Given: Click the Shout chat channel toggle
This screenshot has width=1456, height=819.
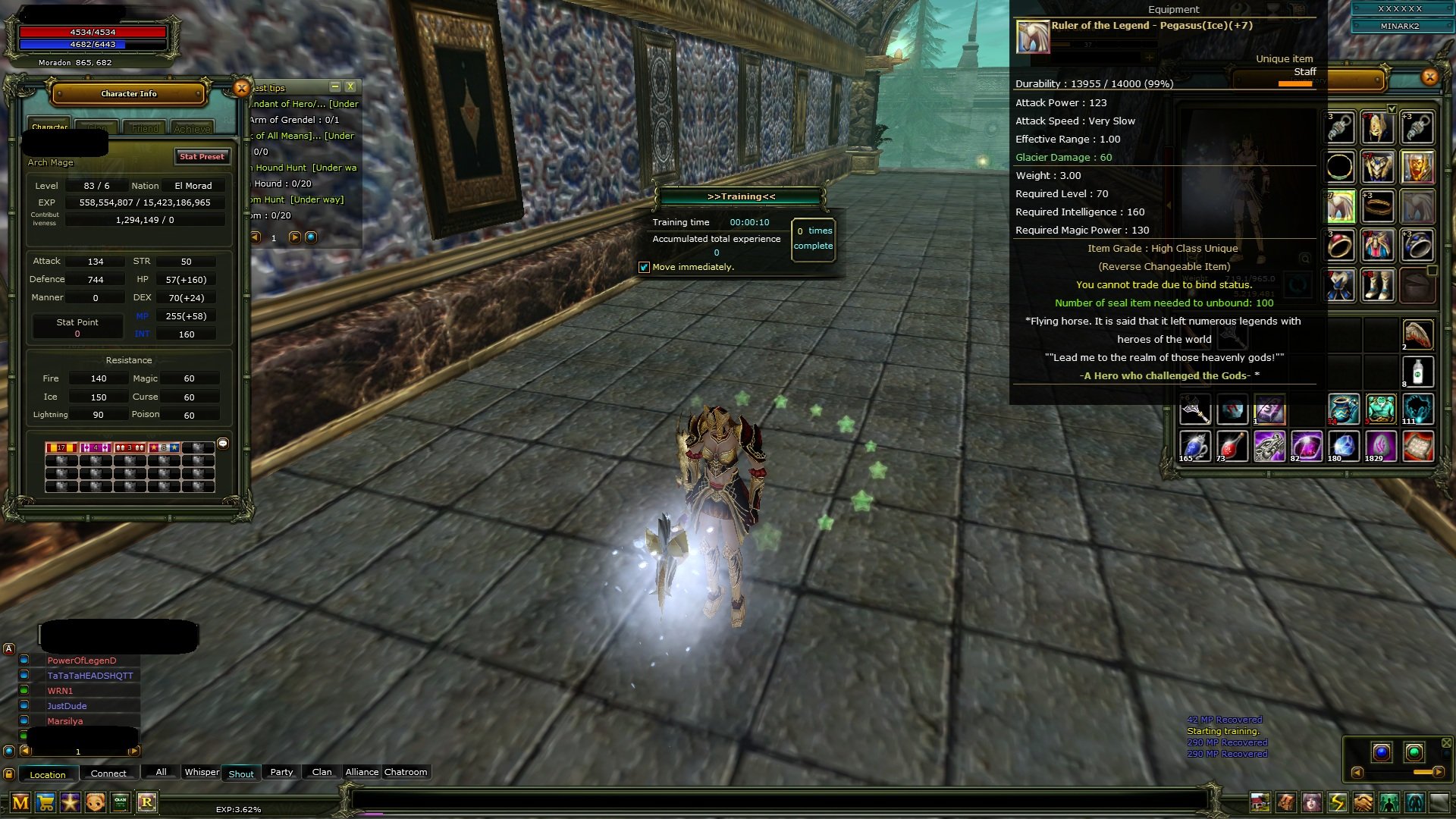Looking at the screenshot, I should (241, 773).
